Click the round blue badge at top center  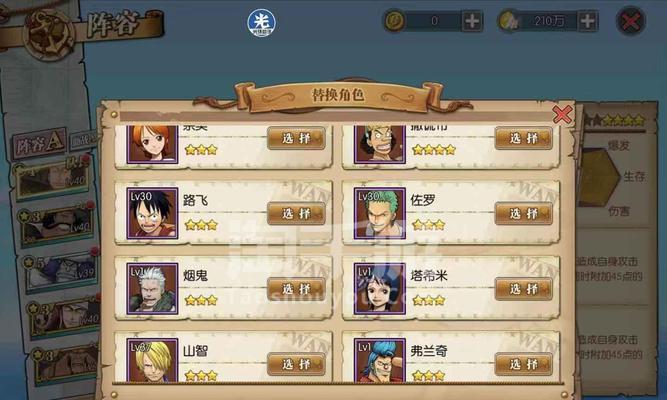[262, 22]
